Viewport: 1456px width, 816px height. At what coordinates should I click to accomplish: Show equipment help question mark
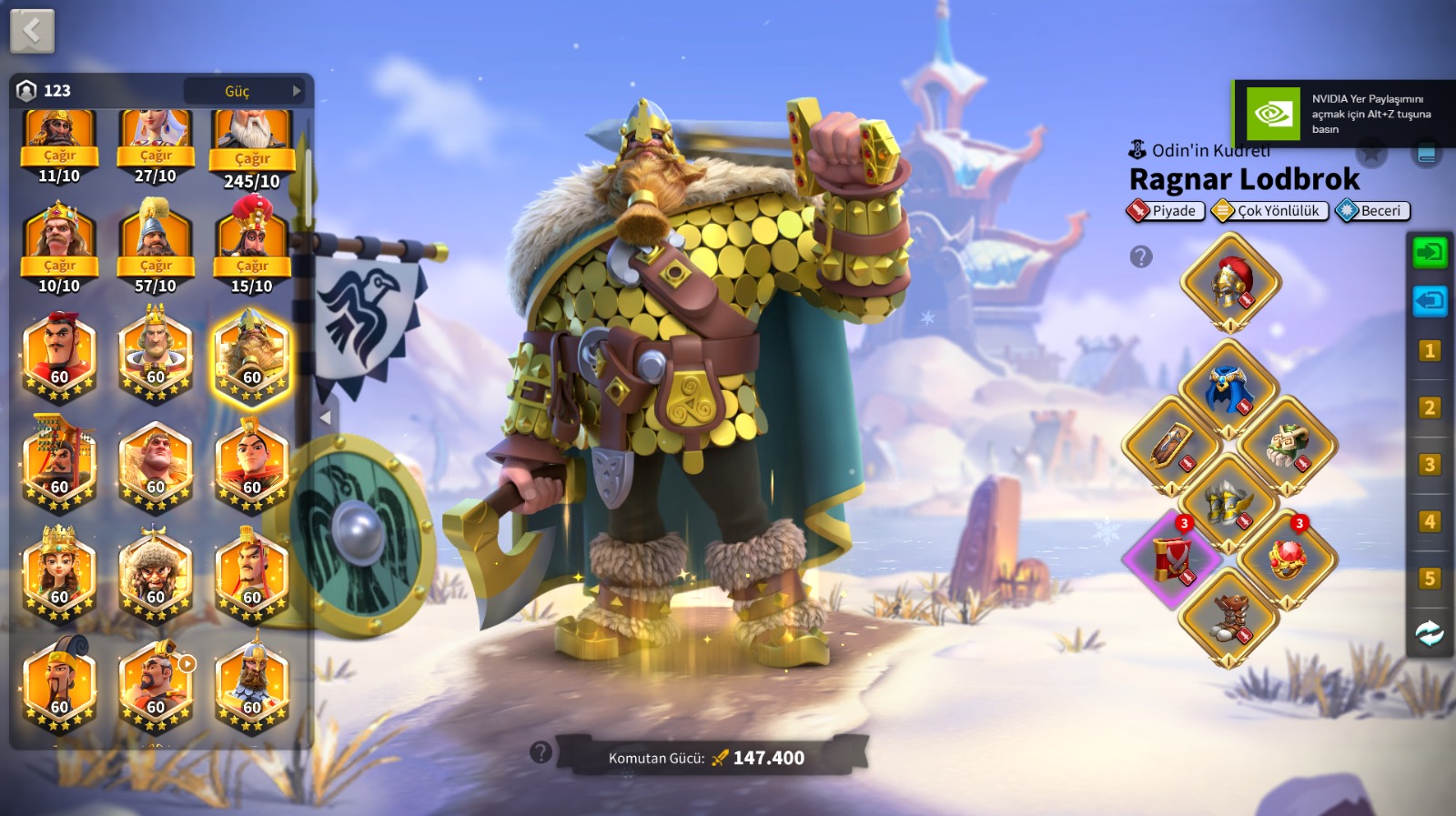pos(1141,257)
